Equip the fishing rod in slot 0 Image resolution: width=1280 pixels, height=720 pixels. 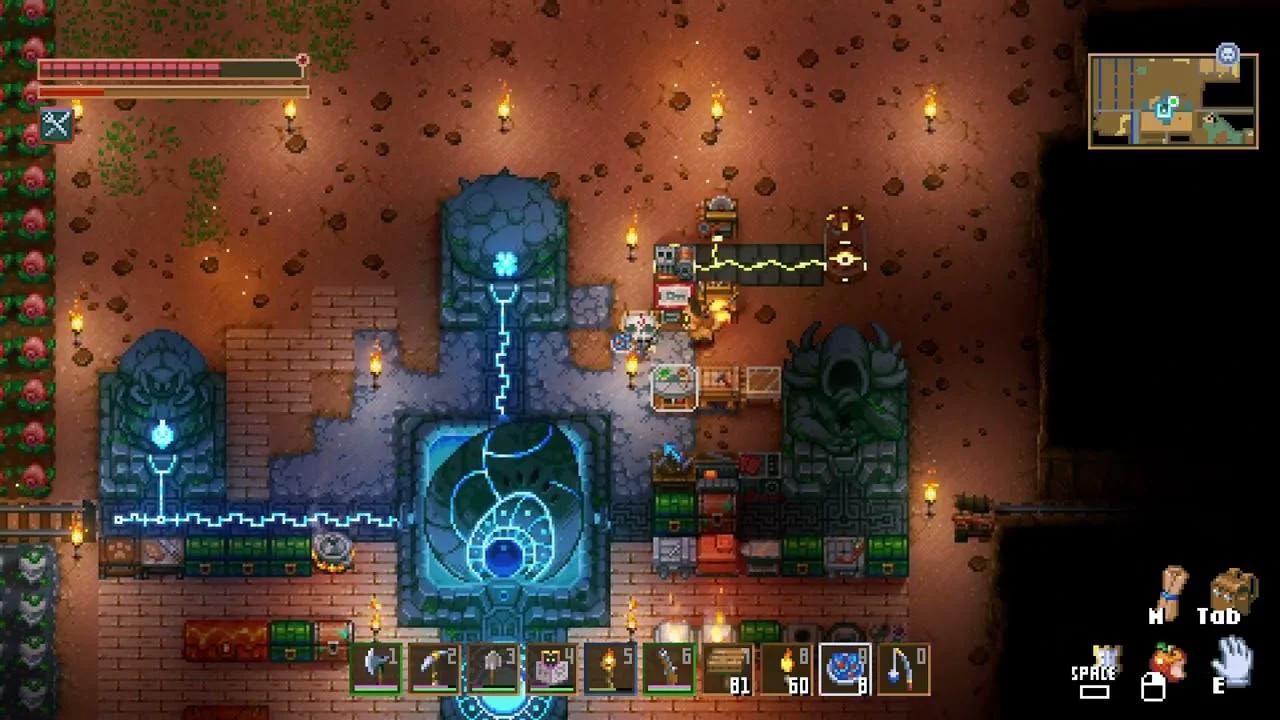point(904,669)
